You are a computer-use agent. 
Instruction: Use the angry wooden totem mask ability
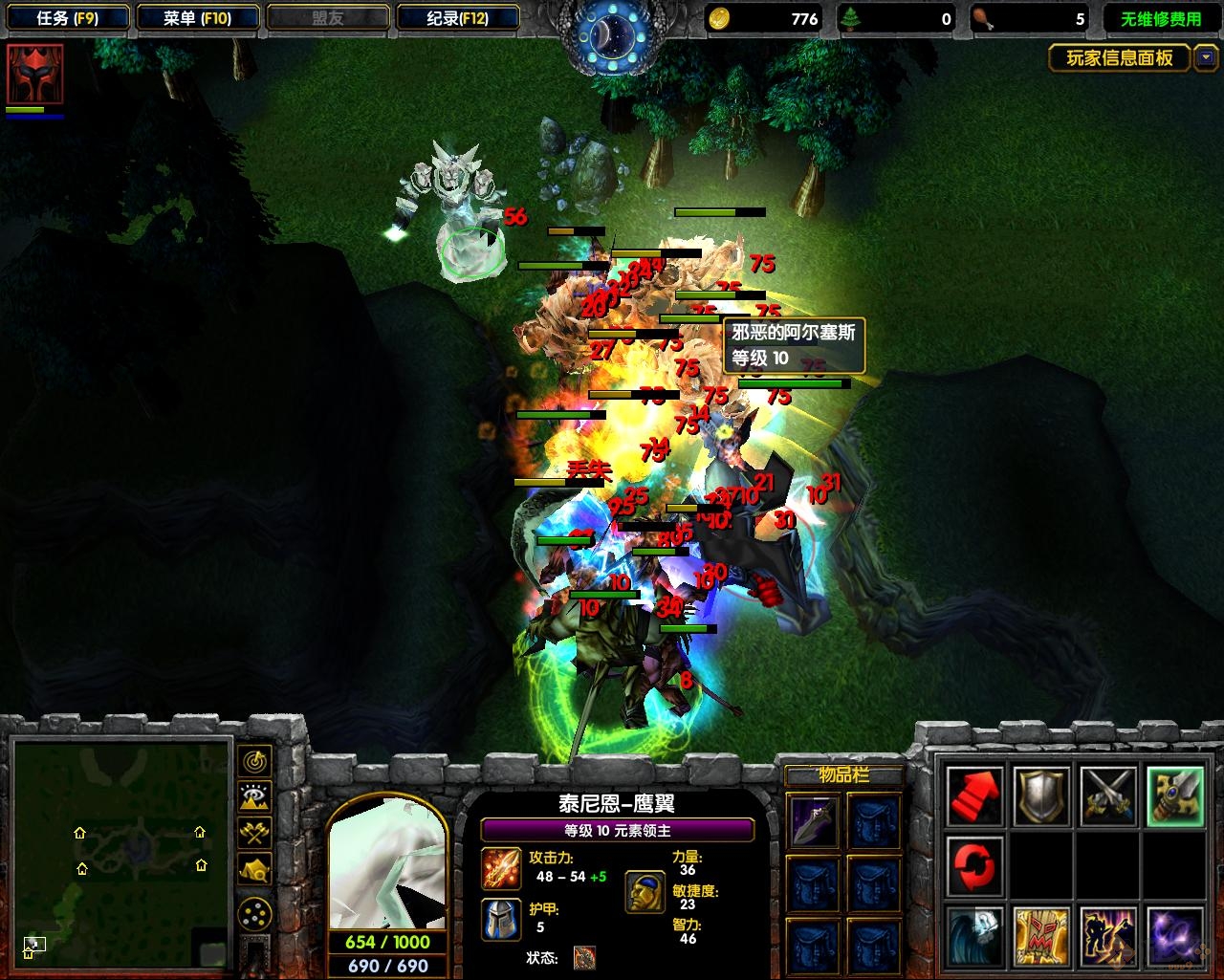[1041, 935]
